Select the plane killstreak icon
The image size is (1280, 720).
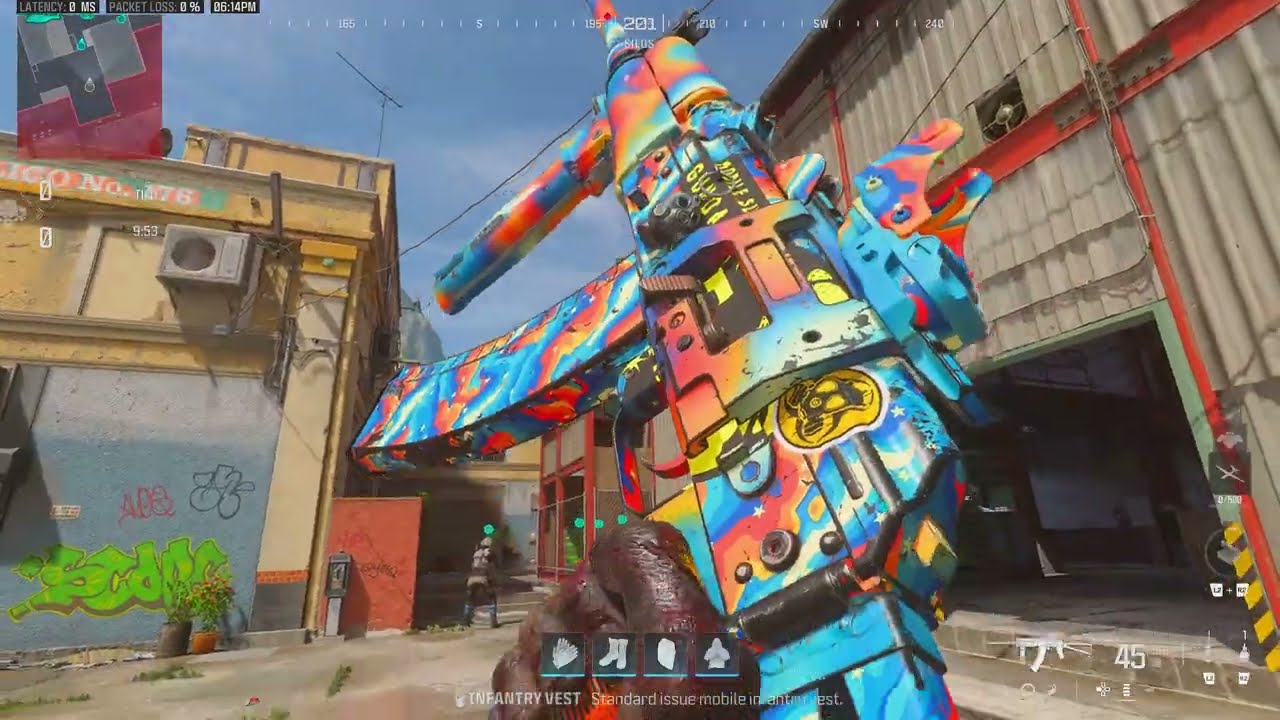tap(1230, 472)
